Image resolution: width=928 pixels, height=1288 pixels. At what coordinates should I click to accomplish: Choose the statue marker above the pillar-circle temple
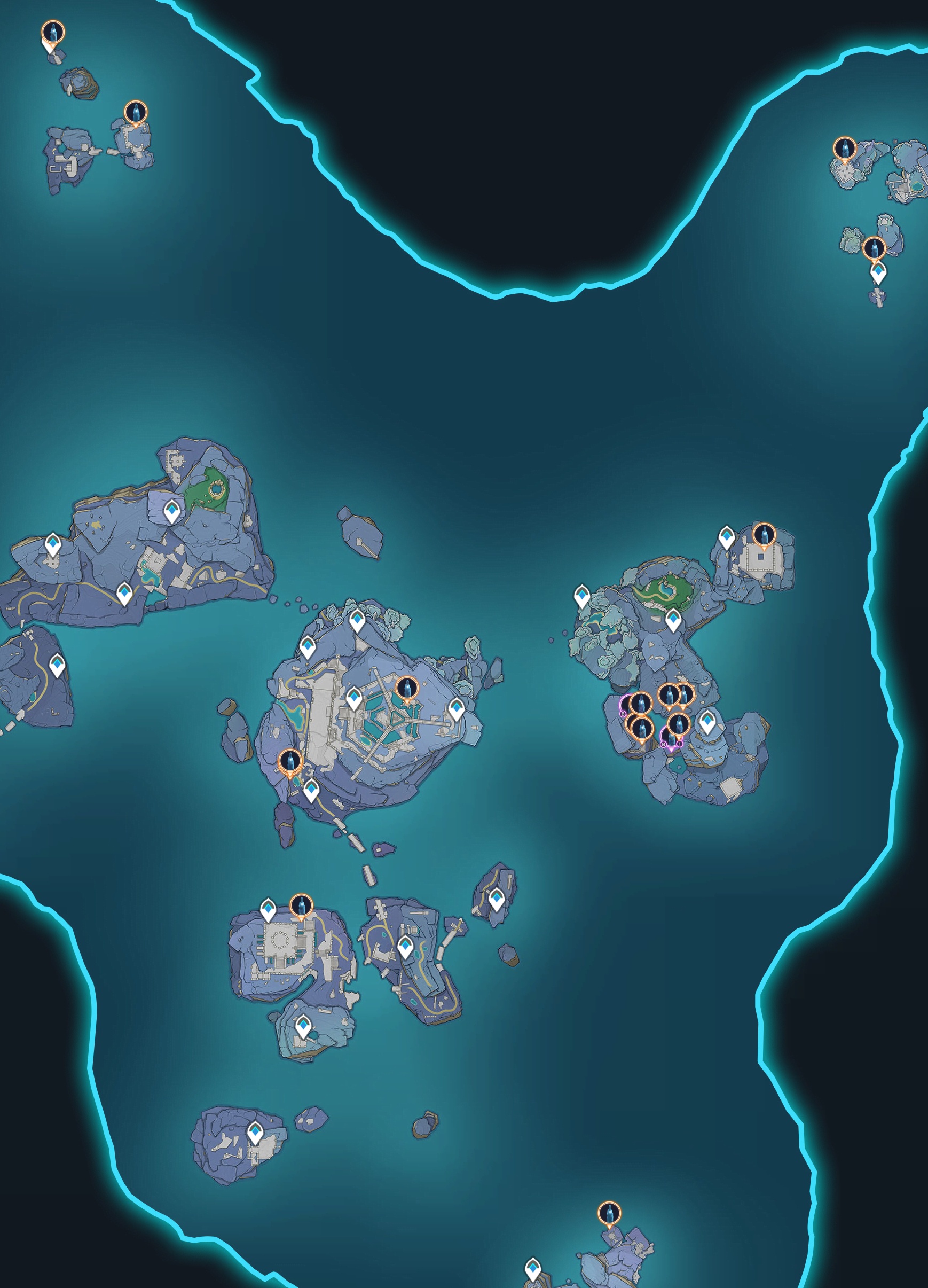tap(301, 905)
